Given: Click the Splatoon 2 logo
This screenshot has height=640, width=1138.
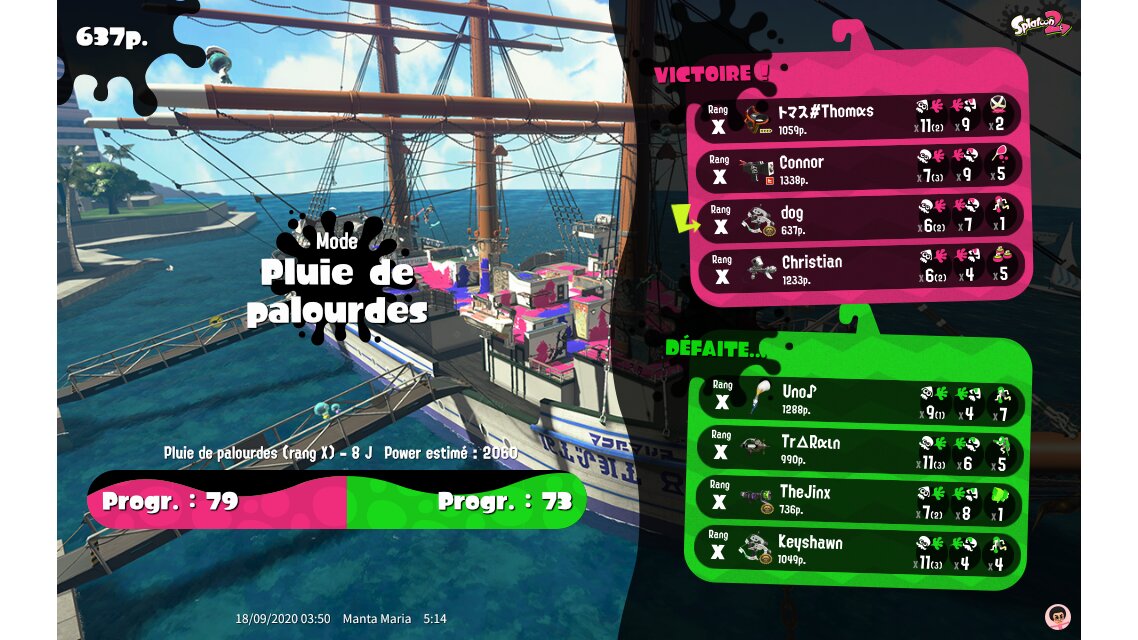Looking at the screenshot, I should (1040, 24).
